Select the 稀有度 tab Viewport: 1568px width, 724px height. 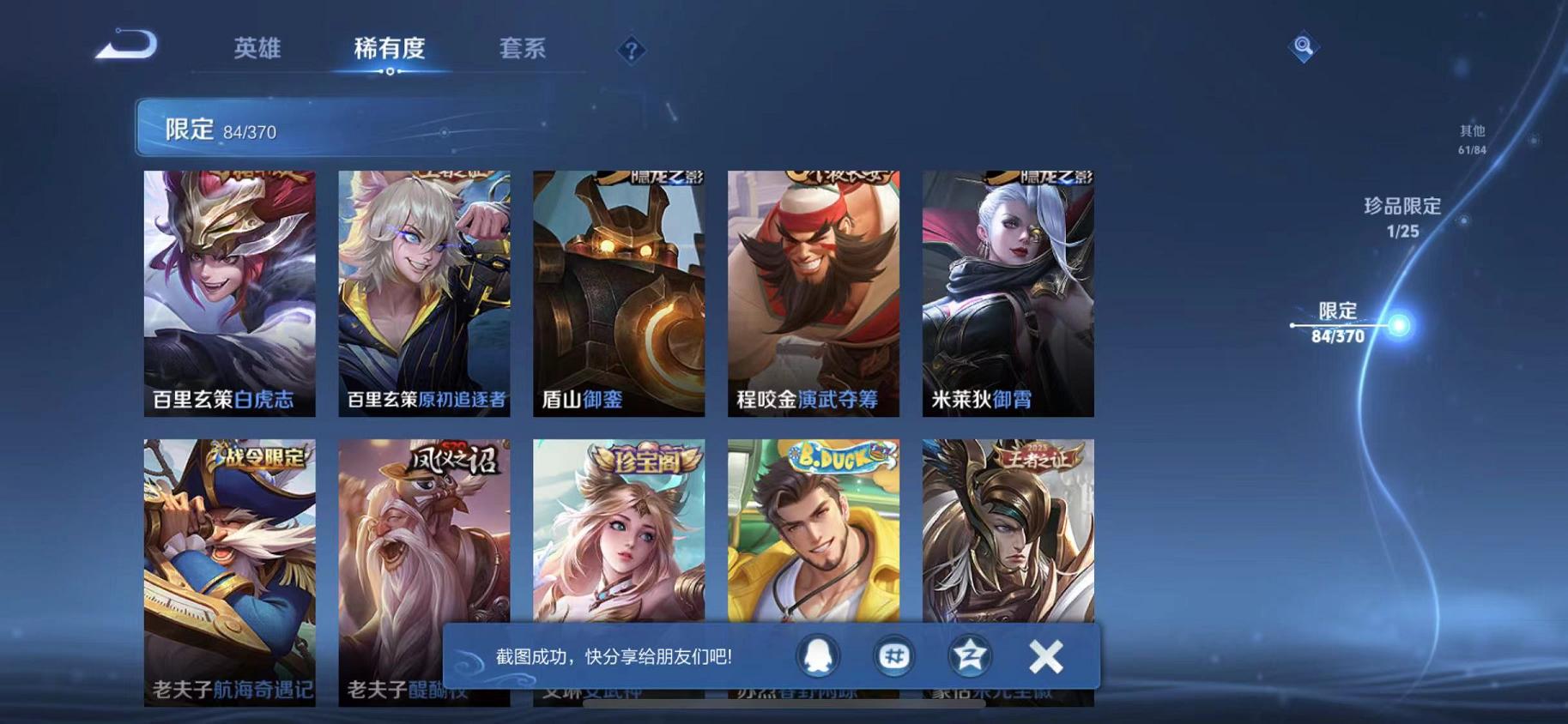point(392,49)
